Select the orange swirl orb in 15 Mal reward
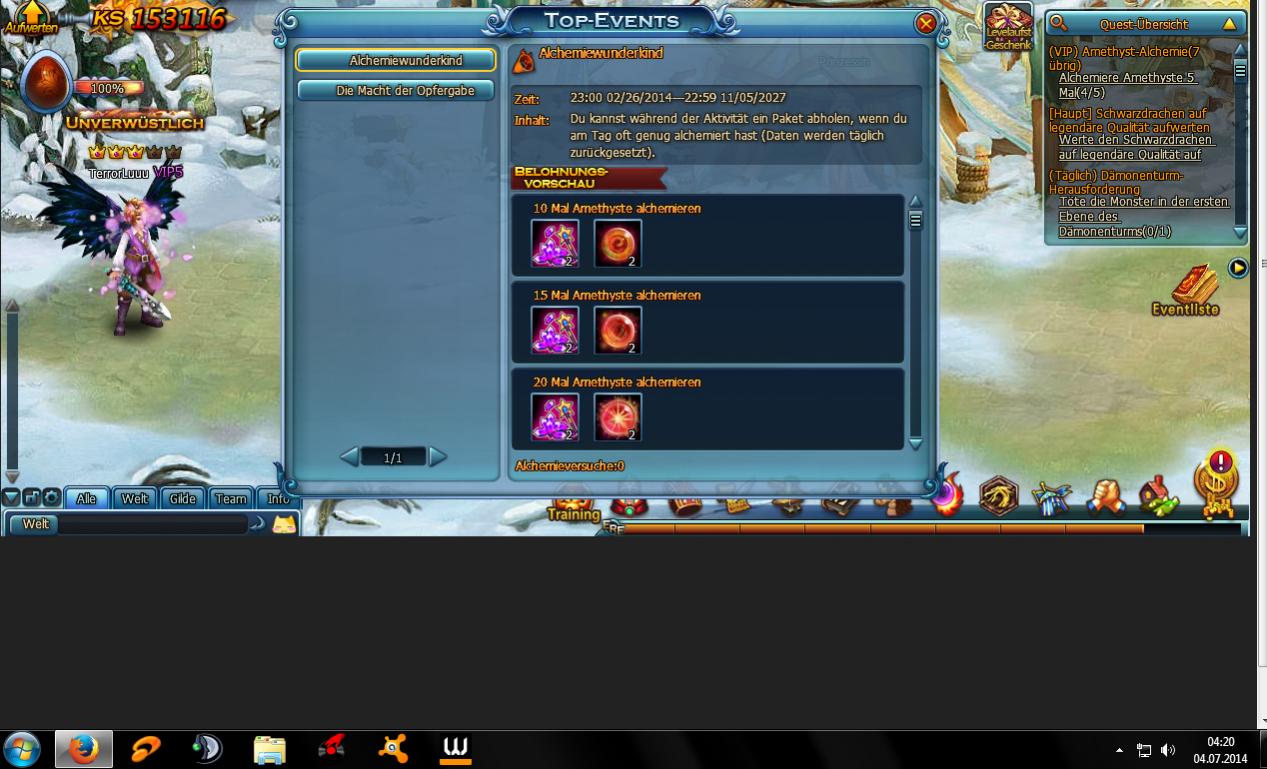 pyautogui.click(x=617, y=331)
